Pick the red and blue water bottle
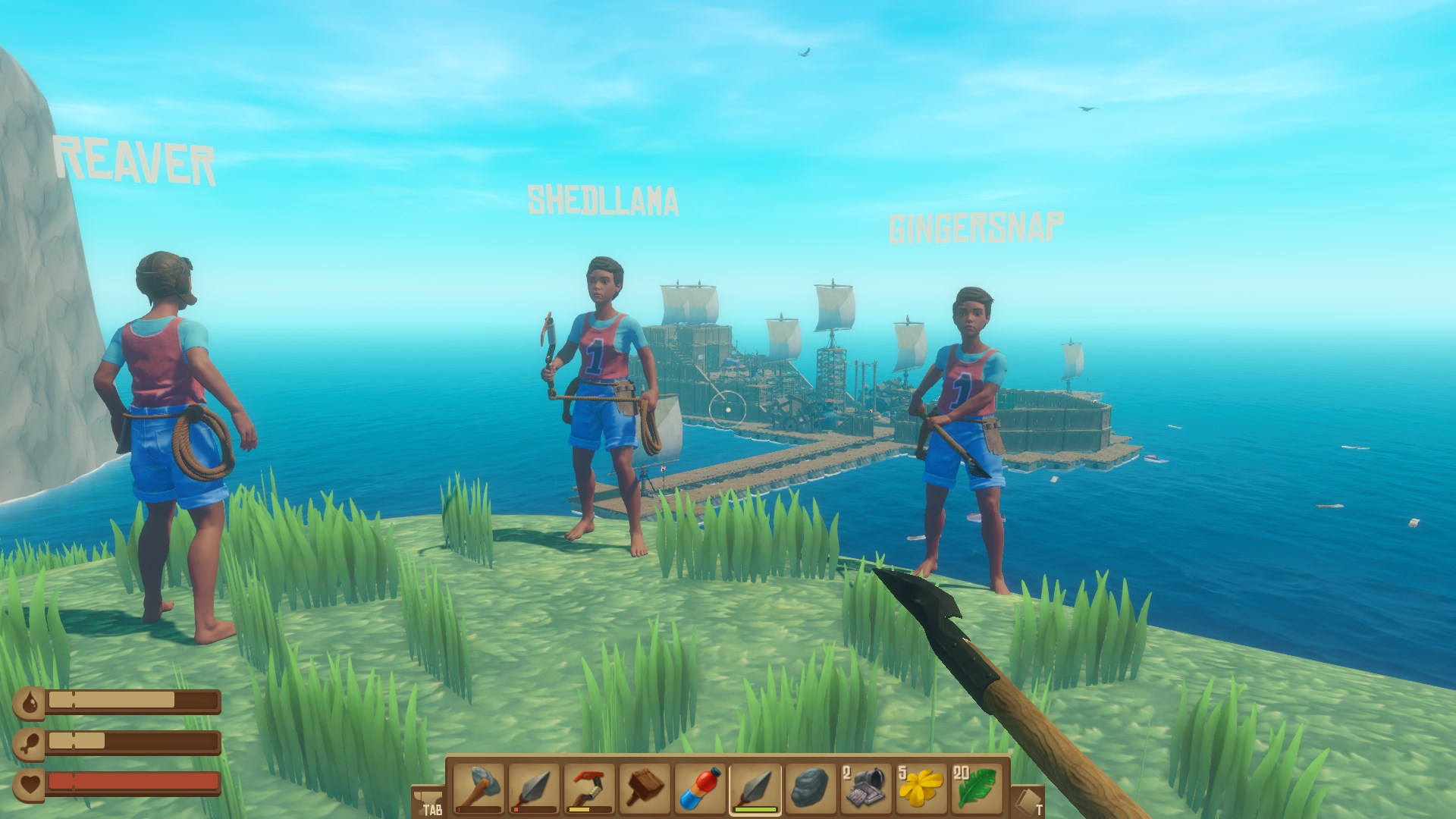The height and width of the screenshot is (819, 1456). pos(699,787)
